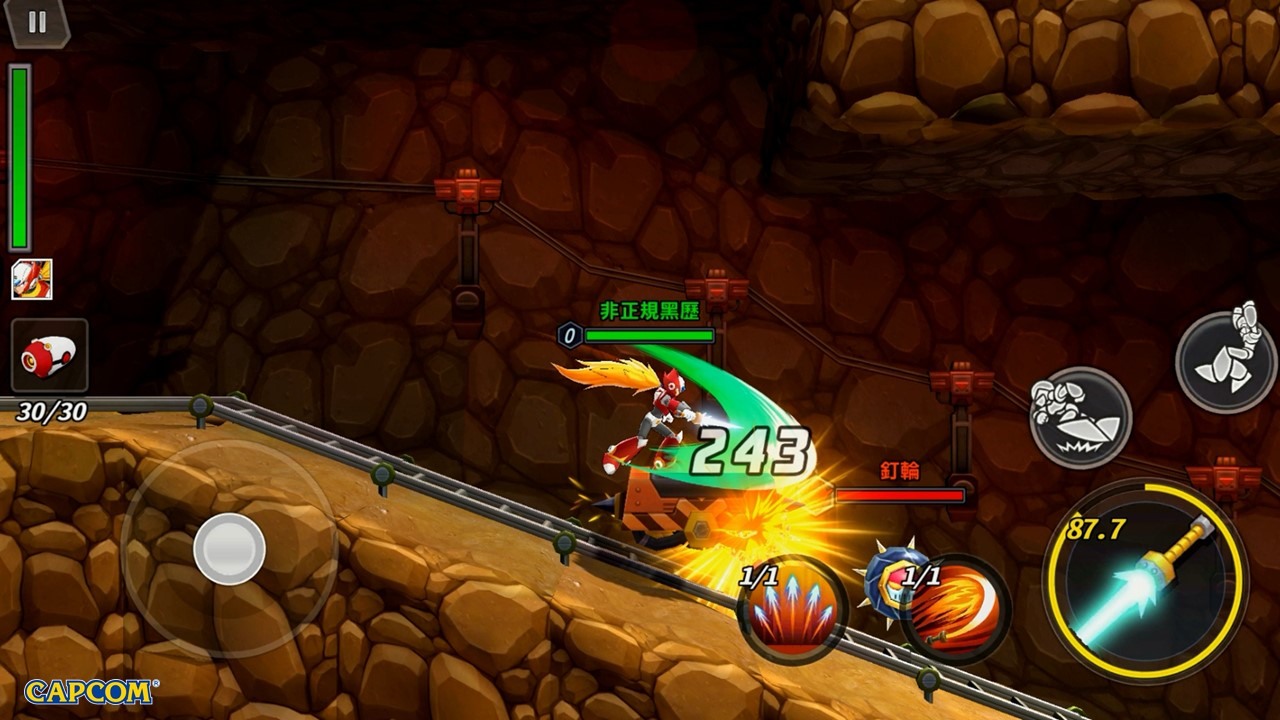
Task: Tap the Zero character portrait
Action: click(x=31, y=279)
